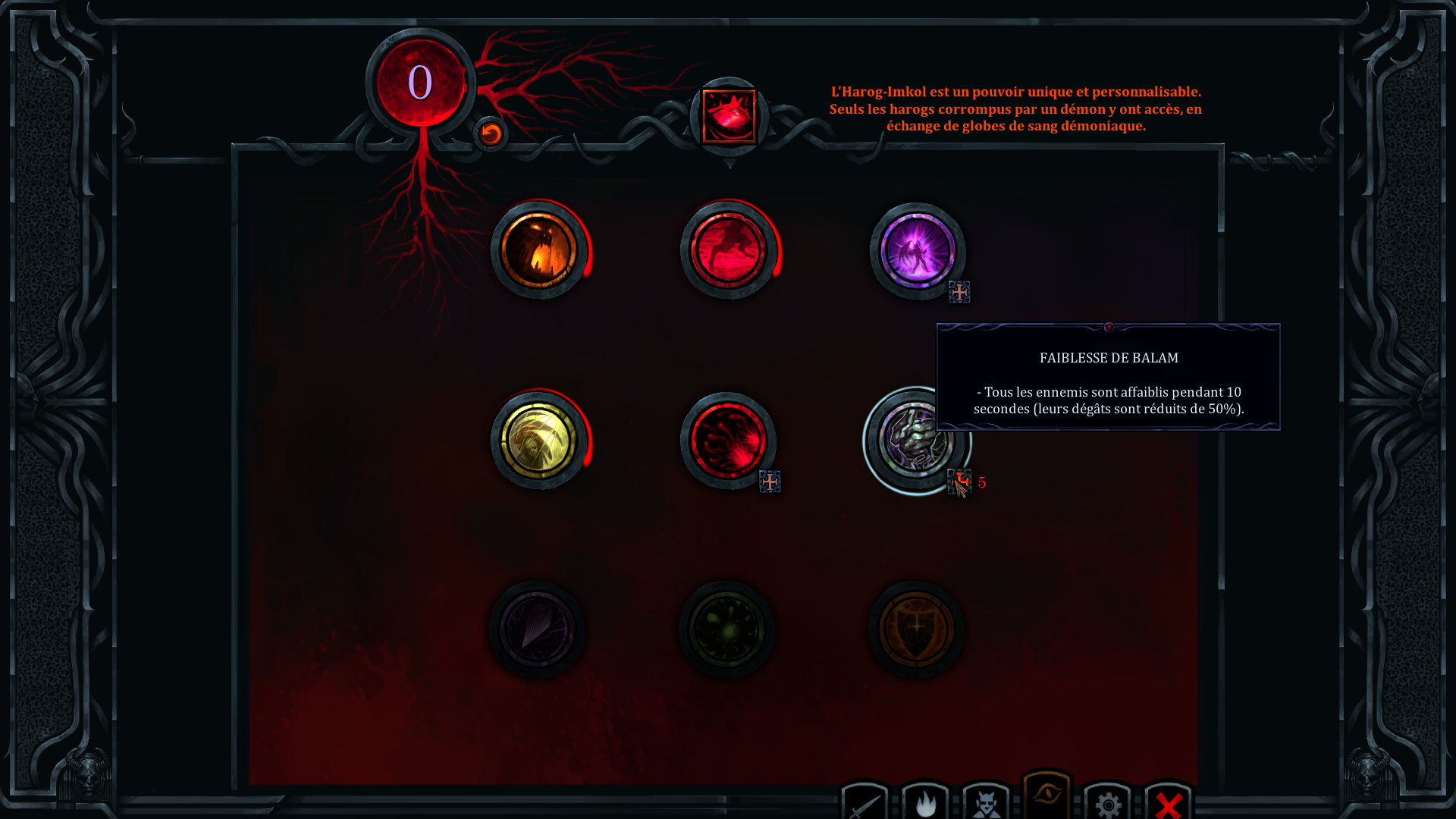The width and height of the screenshot is (1456, 819).
Task: Click the blood orb counter showing zero
Action: [x=420, y=83]
